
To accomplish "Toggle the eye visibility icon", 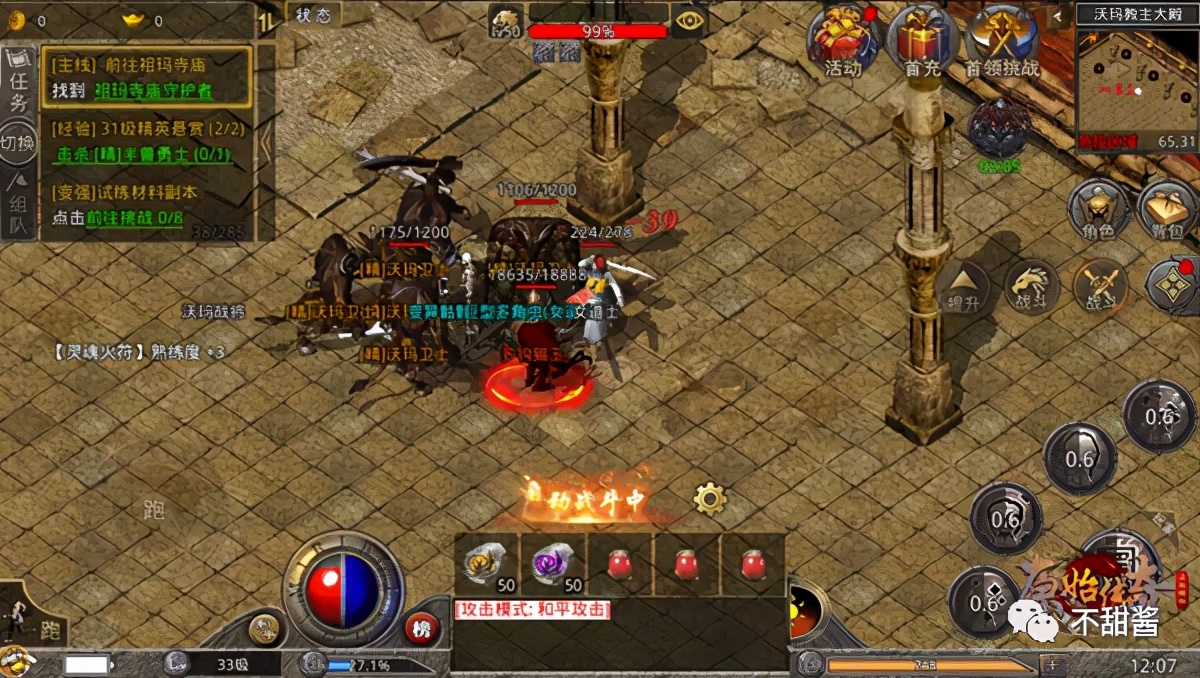I will 688,20.
